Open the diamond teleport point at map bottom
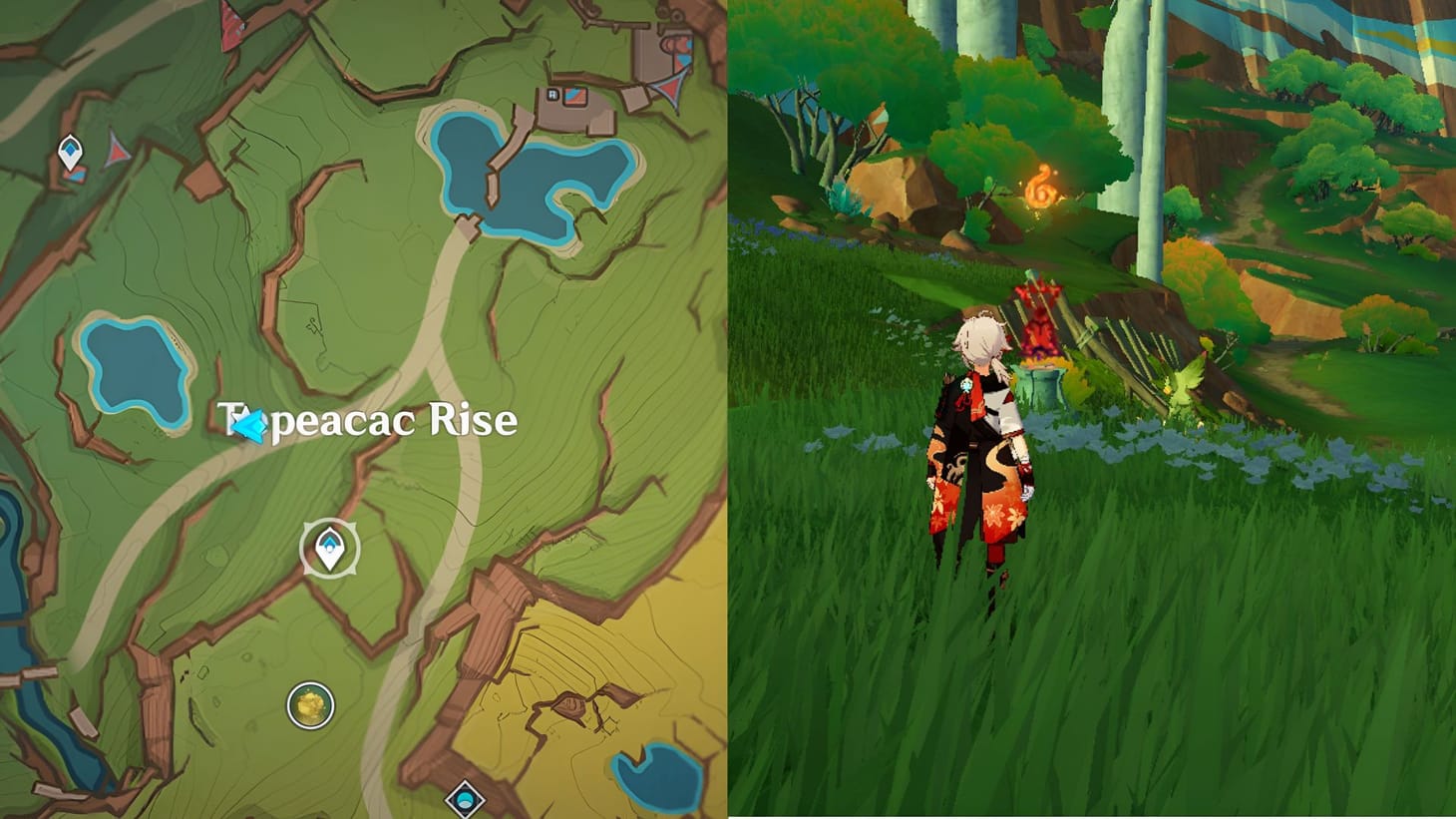Viewport: 1456px width, 819px height. [x=465, y=797]
